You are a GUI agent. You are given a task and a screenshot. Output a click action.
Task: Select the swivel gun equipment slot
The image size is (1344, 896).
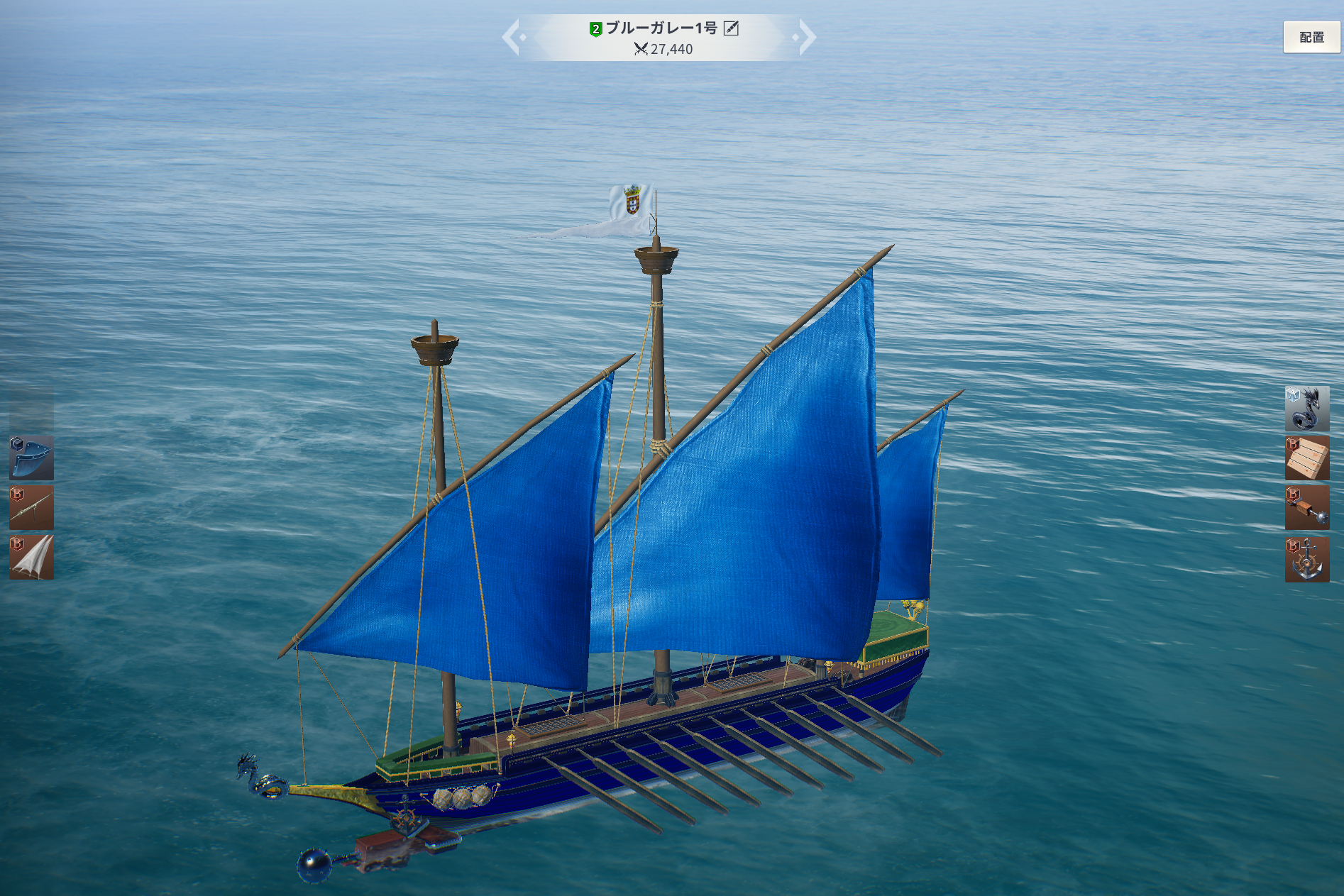31,507
